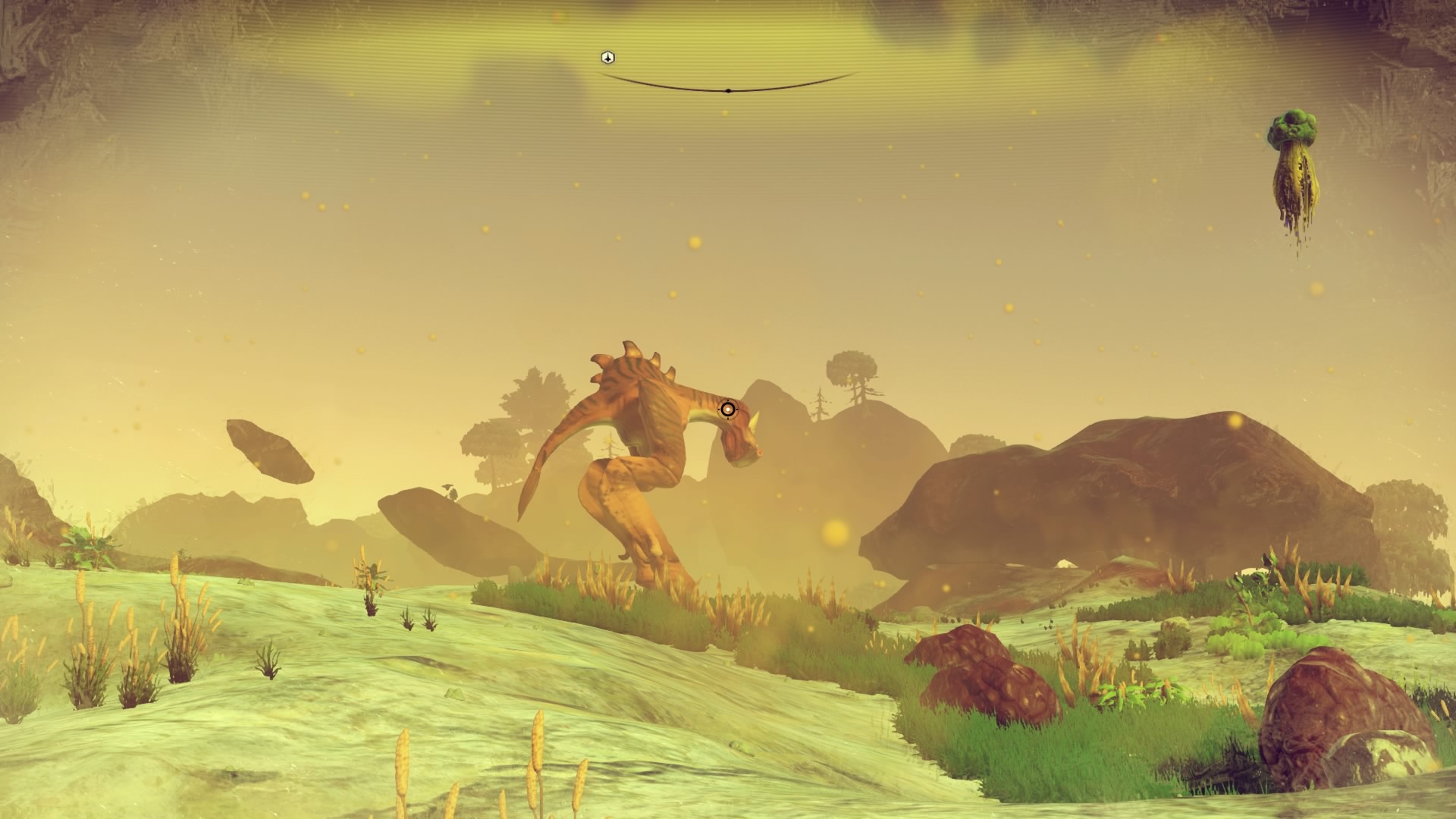The height and width of the screenshot is (819, 1456).
Task: Click the starship marker on the compass
Action: click(607, 58)
